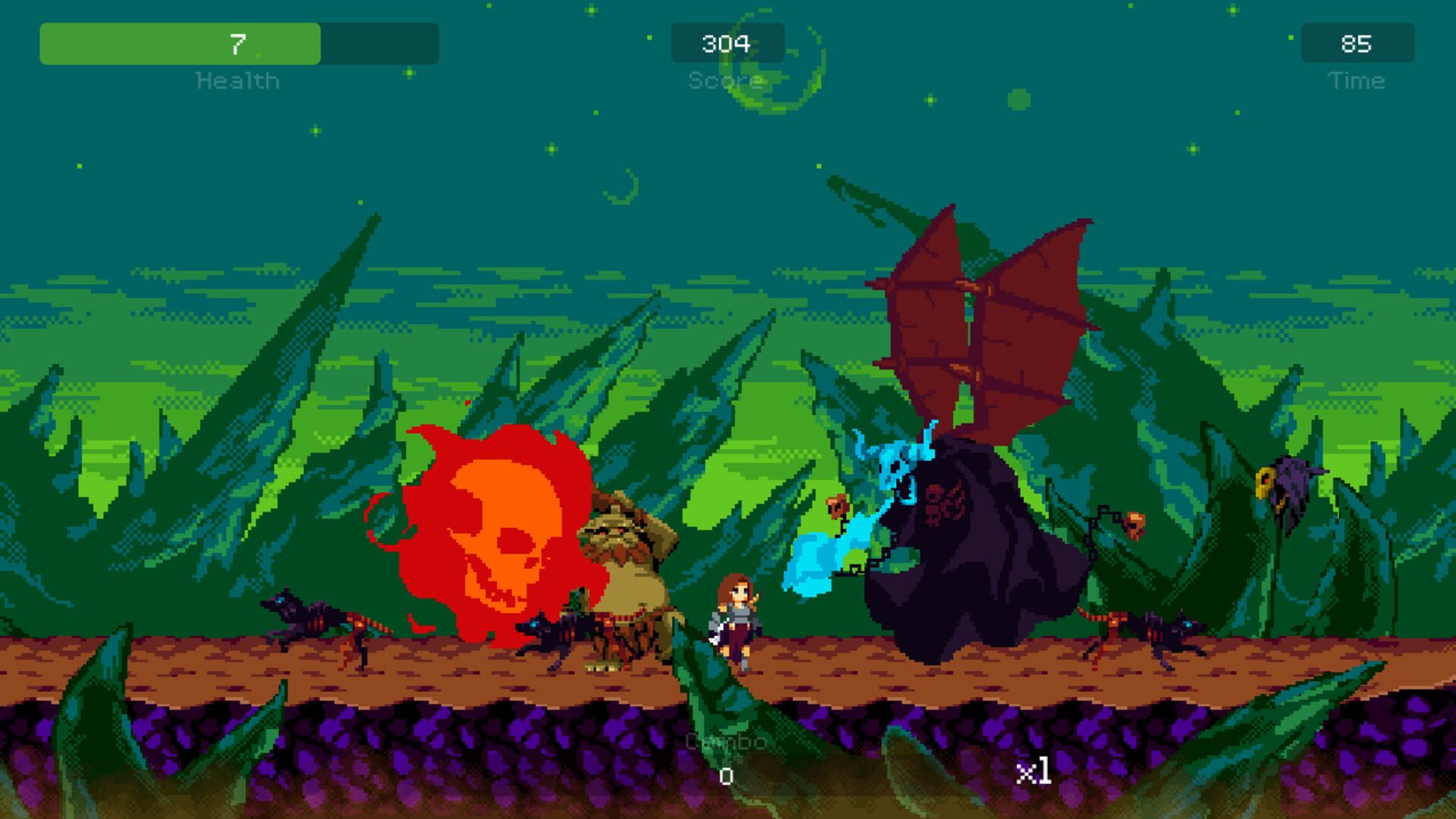The height and width of the screenshot is (819, 1456).
Task: Select the Score counter showing 304
Action: coord(727,43)
